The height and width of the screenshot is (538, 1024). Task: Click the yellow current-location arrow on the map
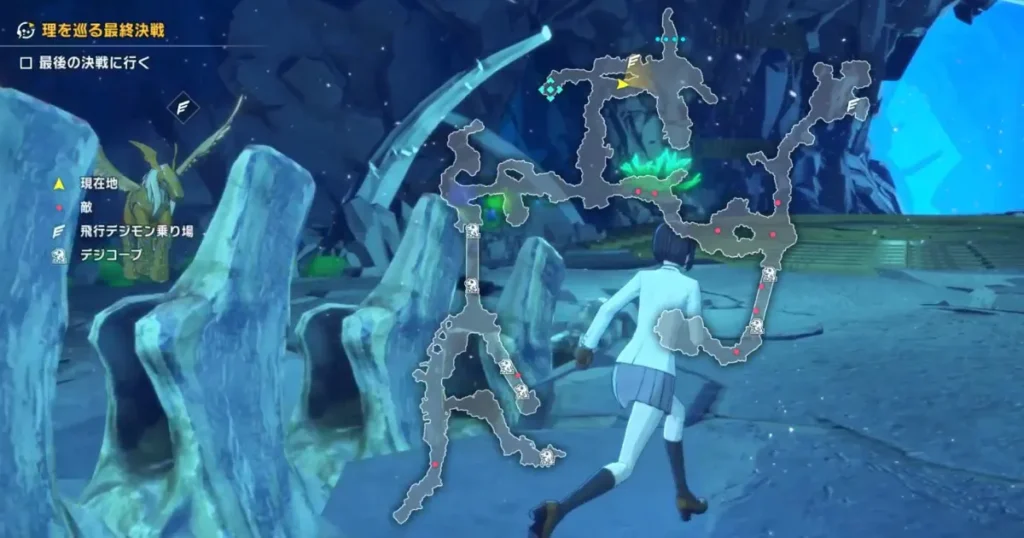[623, 84]
